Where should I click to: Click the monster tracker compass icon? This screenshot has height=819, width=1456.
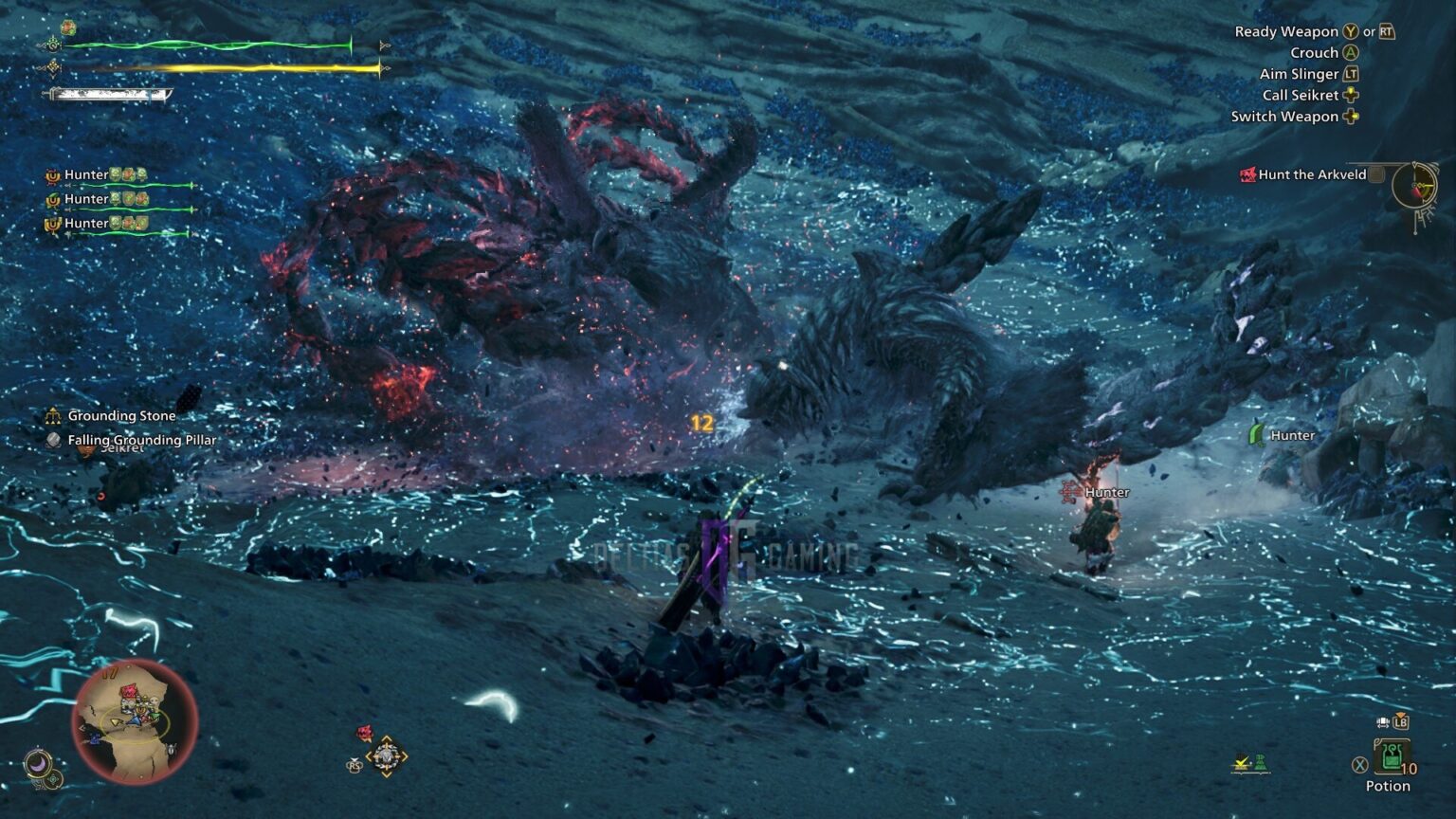(1414, 186)
